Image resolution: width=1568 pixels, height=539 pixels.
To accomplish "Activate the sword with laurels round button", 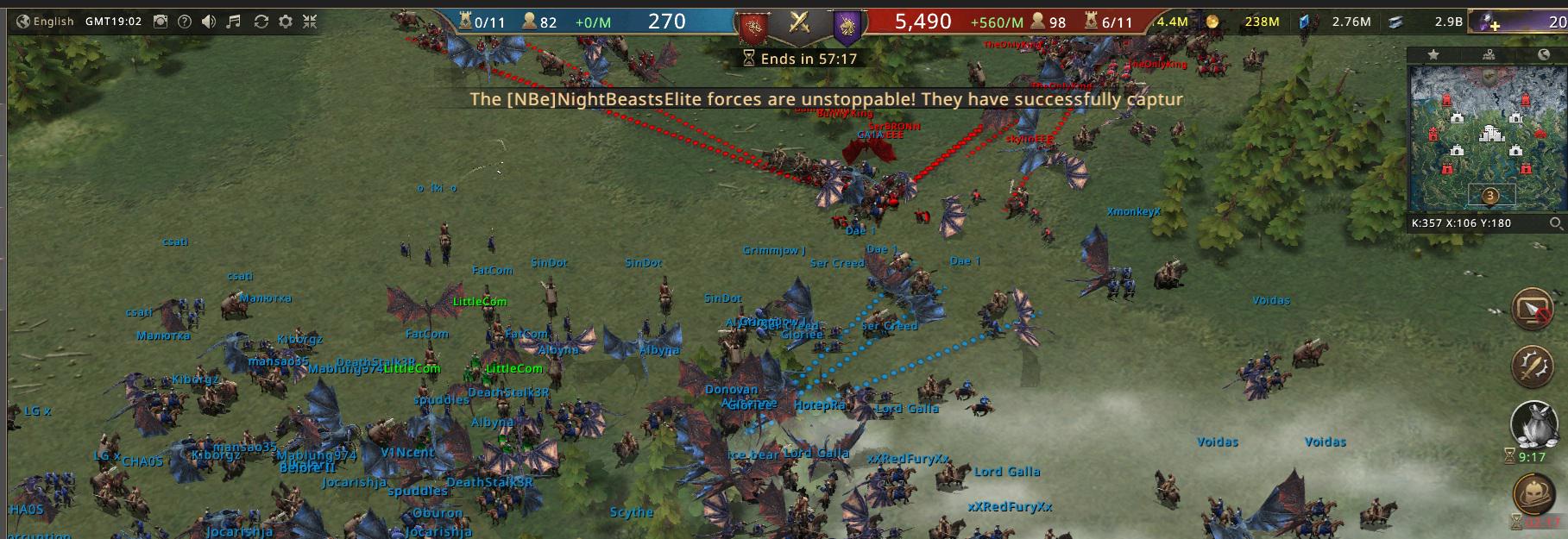I will tap(1533, 366).
